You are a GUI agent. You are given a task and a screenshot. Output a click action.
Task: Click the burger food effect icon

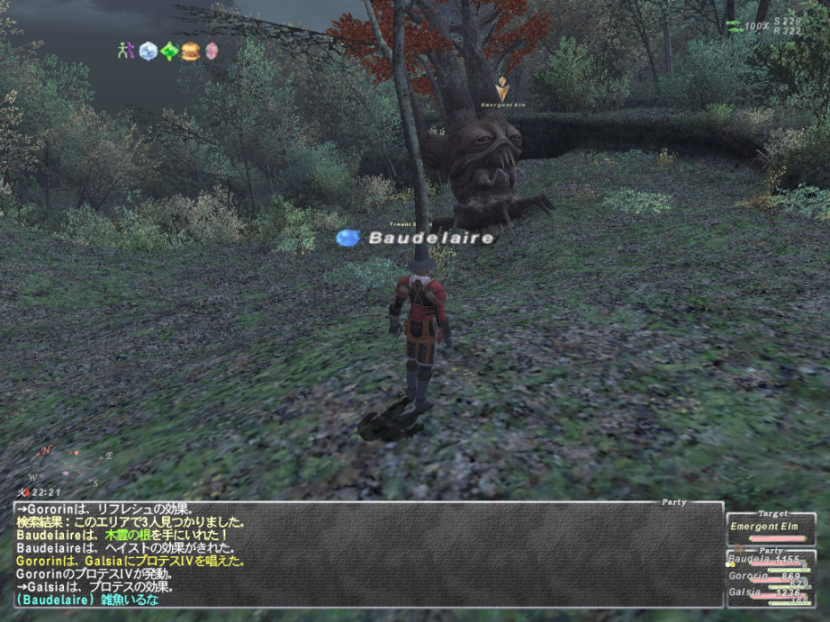point(190,50)
